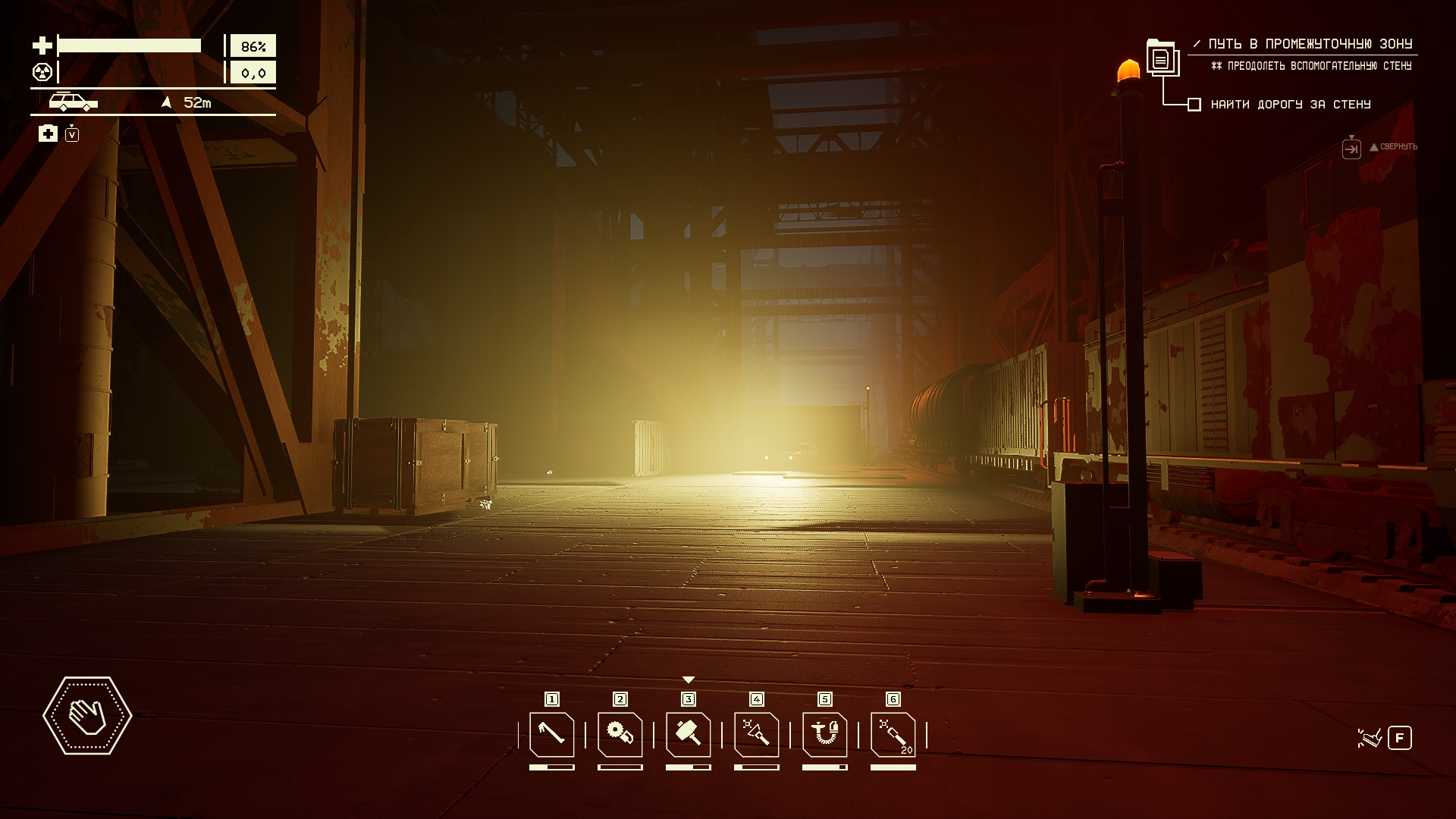Use the medkit quick-heal icon

coord(48,134)
